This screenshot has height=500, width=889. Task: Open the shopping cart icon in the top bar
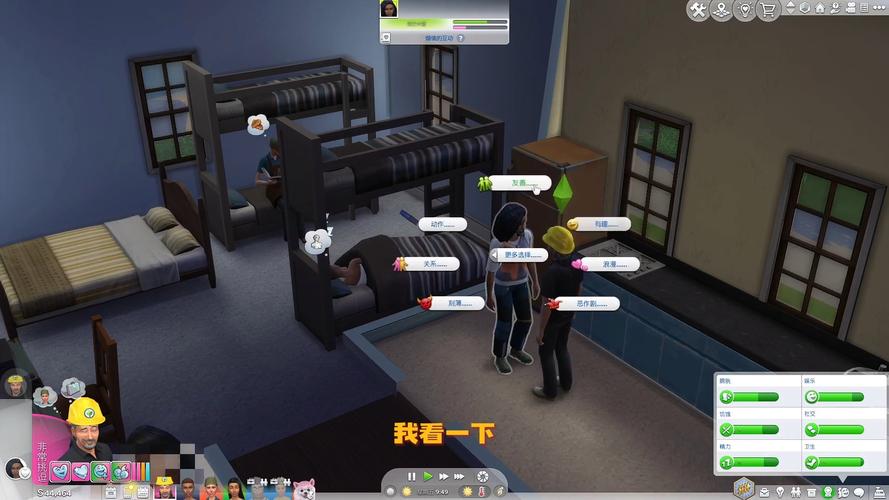point(768,10)
